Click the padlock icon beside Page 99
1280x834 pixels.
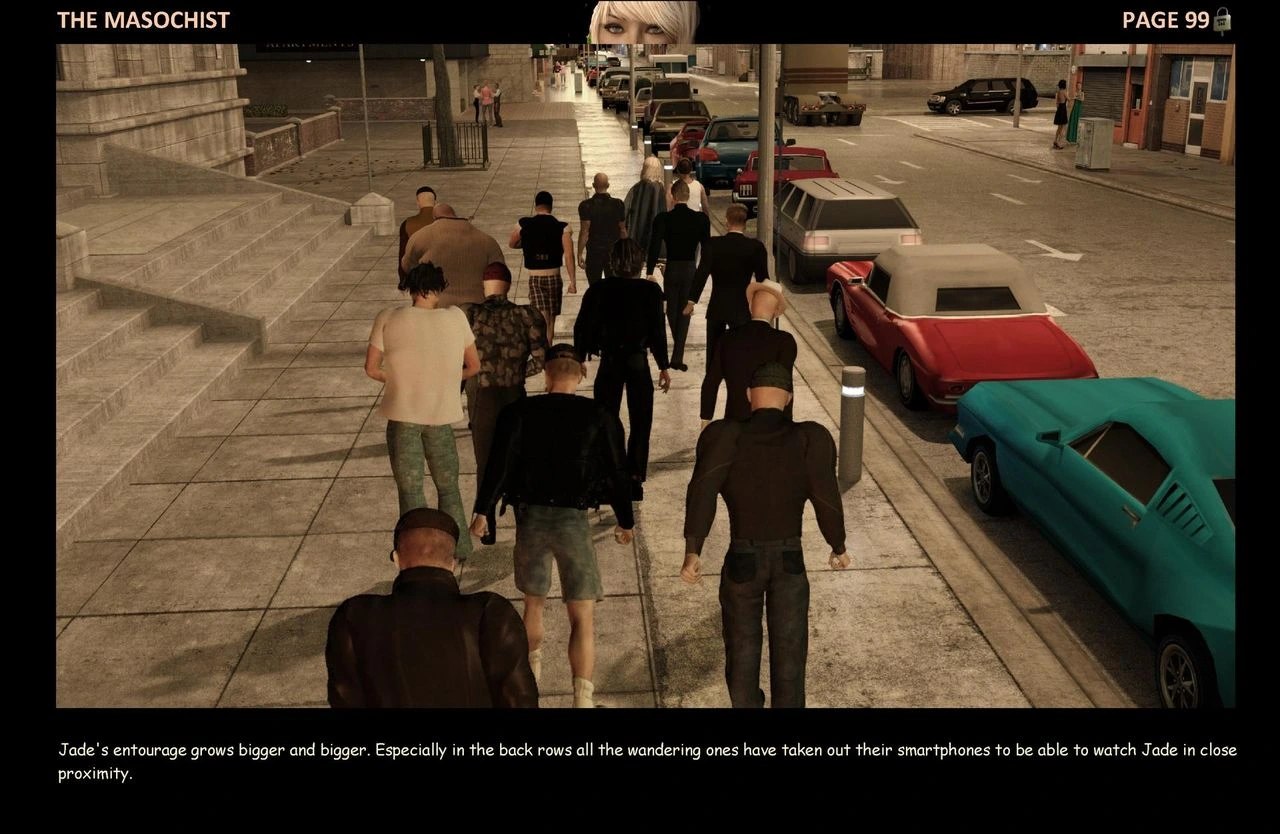click(1222, 20)
